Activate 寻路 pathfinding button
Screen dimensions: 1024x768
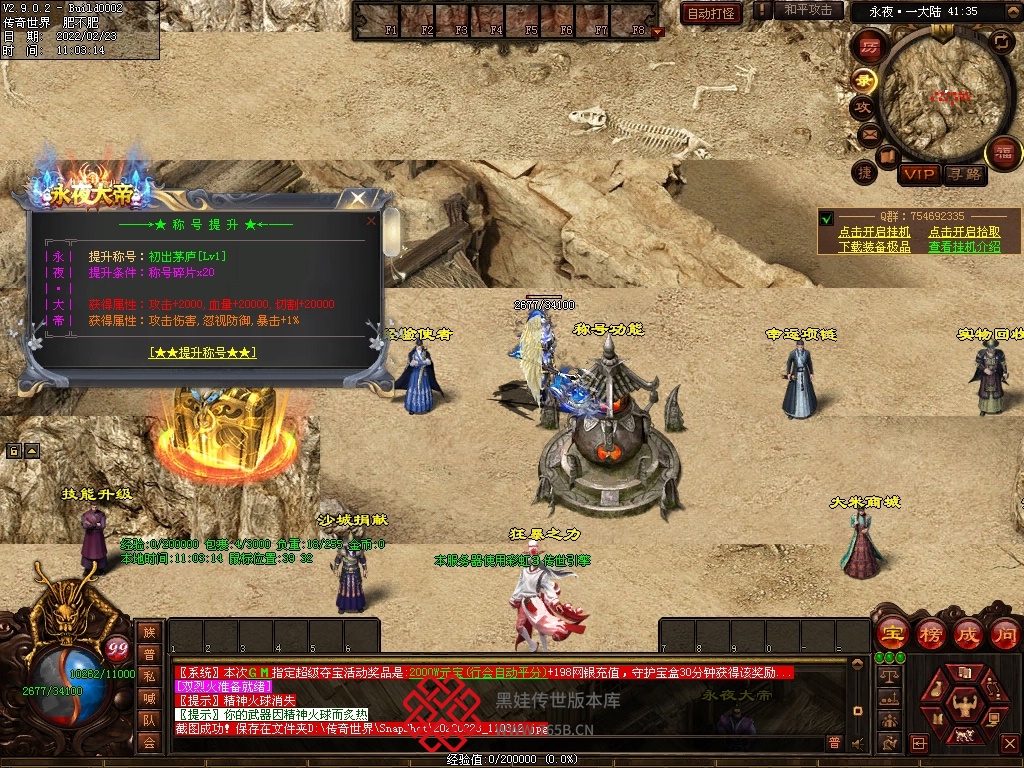pyautogui.click(x=965, y=175)
